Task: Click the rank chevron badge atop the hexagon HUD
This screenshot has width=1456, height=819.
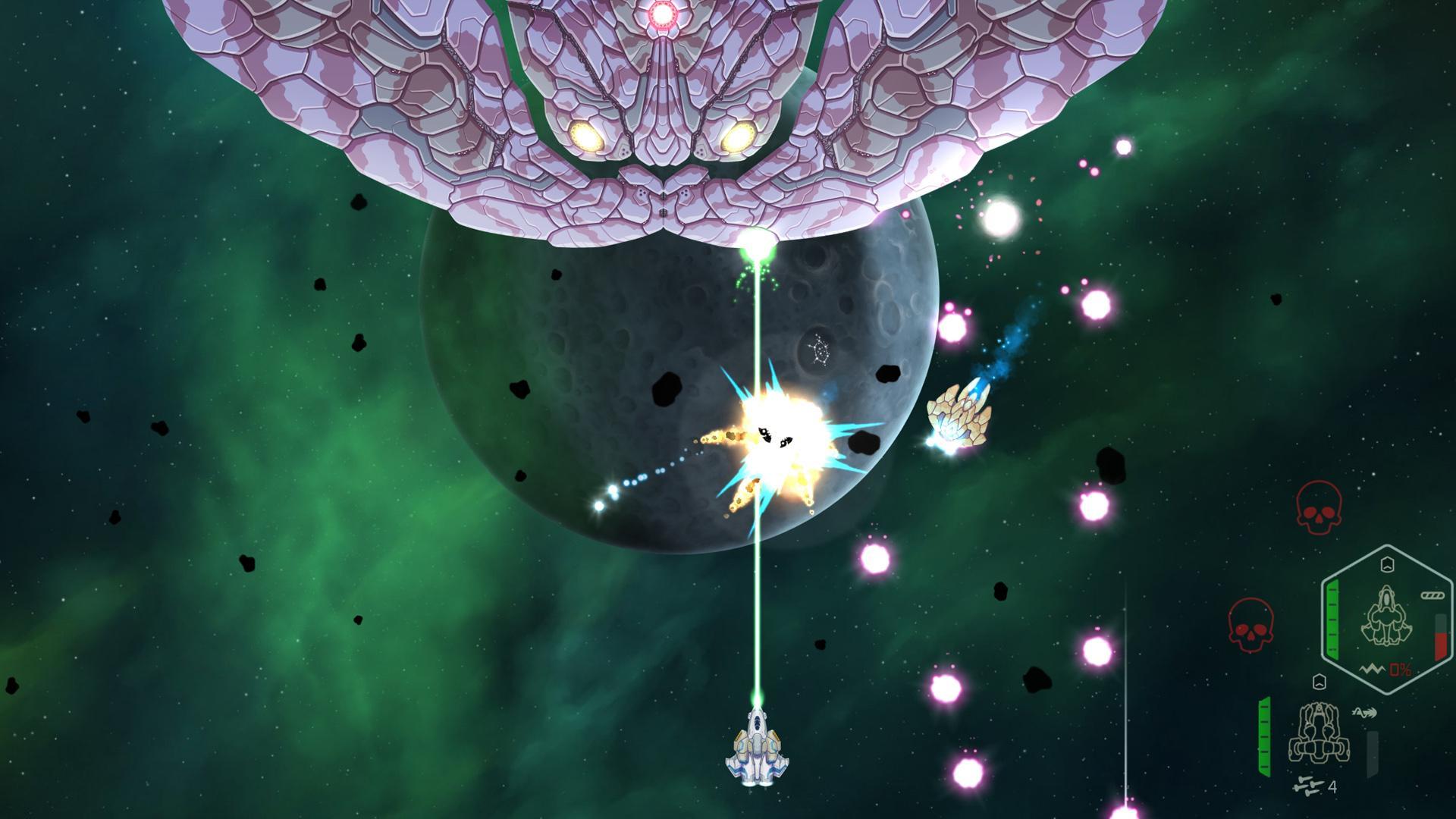Action: (x=1386, y=566)
